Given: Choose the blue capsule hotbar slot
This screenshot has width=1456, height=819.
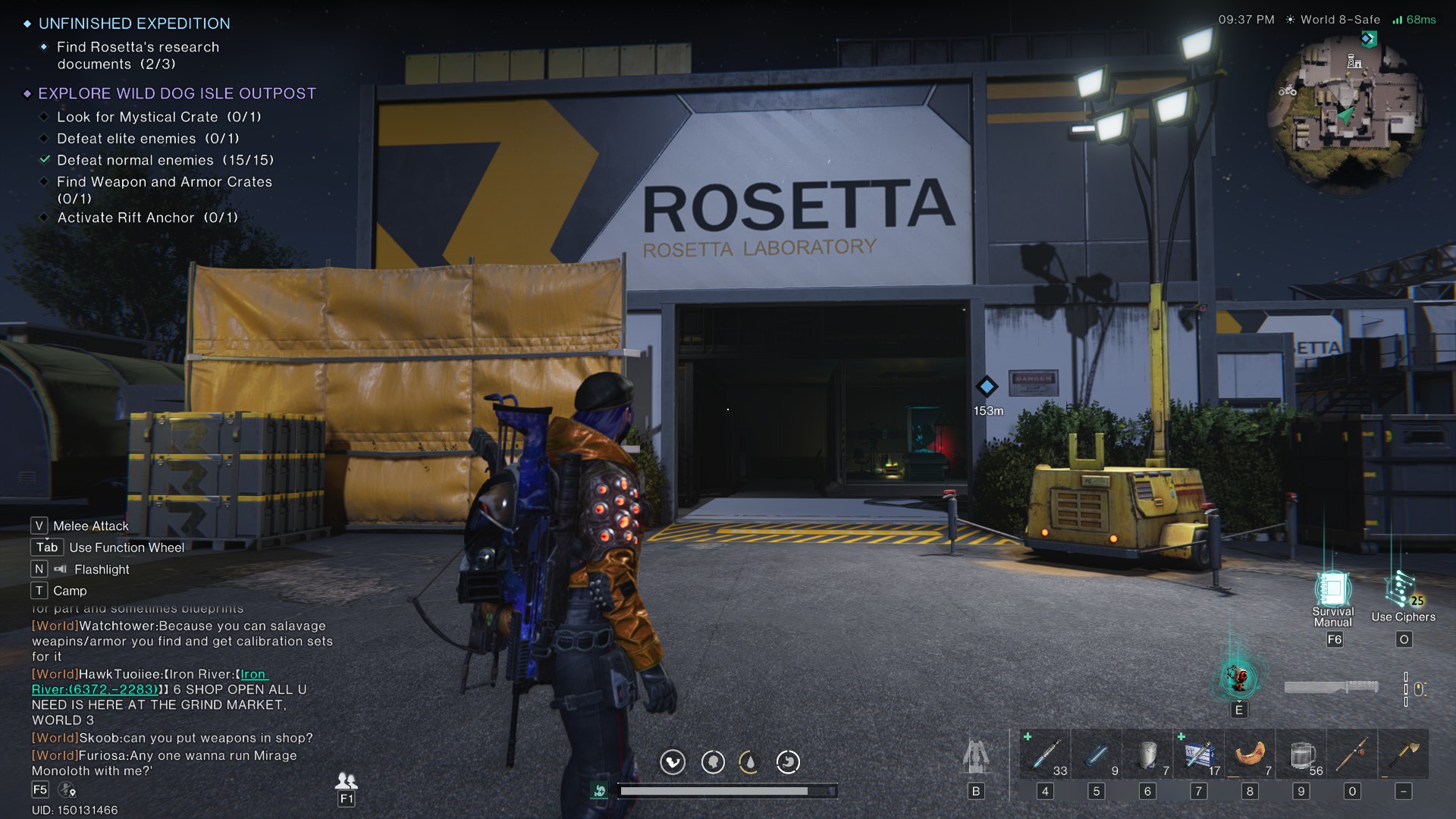Looking at the screenshot, I should pyautogui.click(x=1096, y=755).
